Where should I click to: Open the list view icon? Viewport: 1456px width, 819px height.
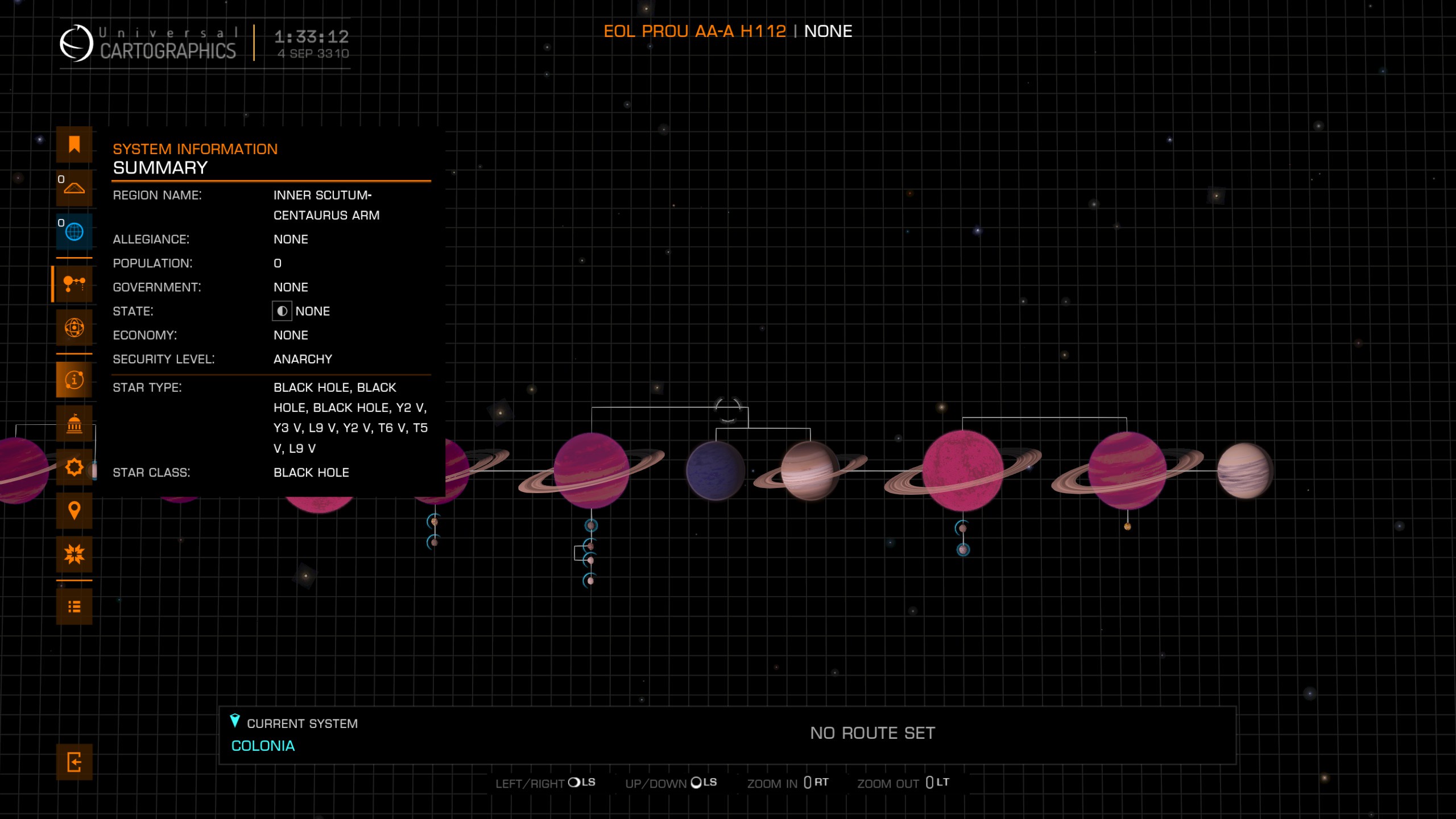(74, 607)
